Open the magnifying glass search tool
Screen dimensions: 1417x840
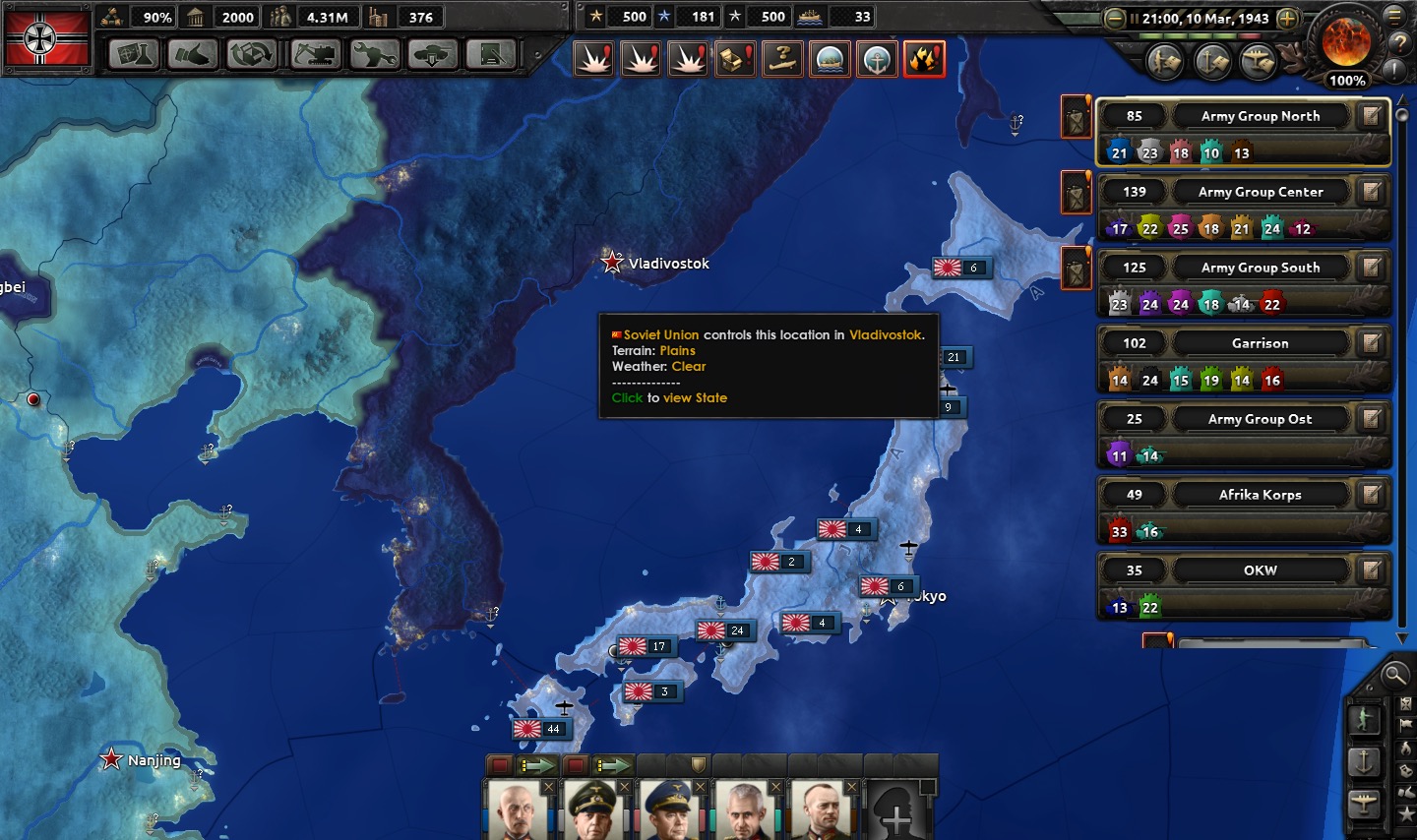[1394, 675]
